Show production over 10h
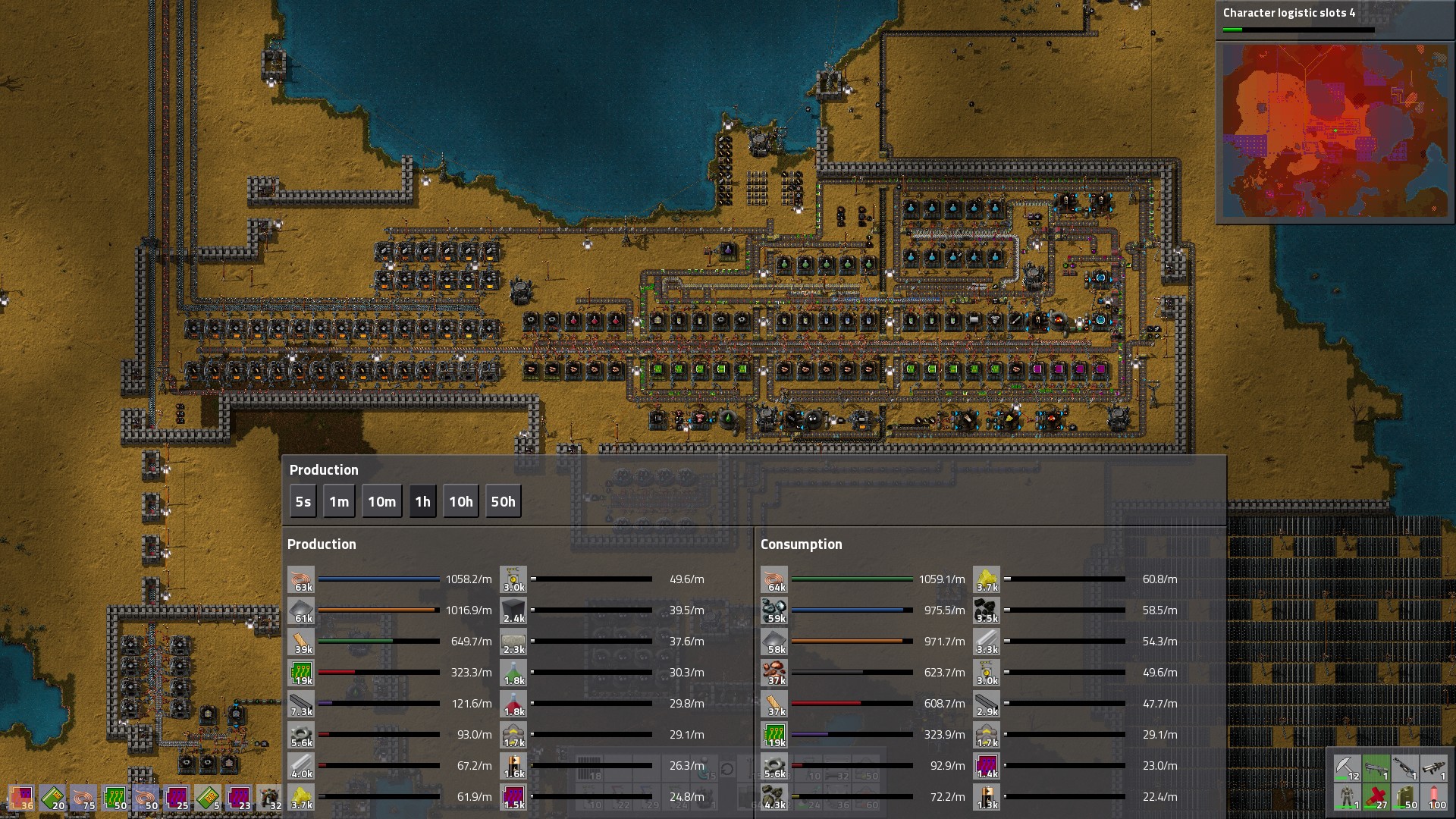This screenshot has width=1456, height=819. click(x=460, y=502)
